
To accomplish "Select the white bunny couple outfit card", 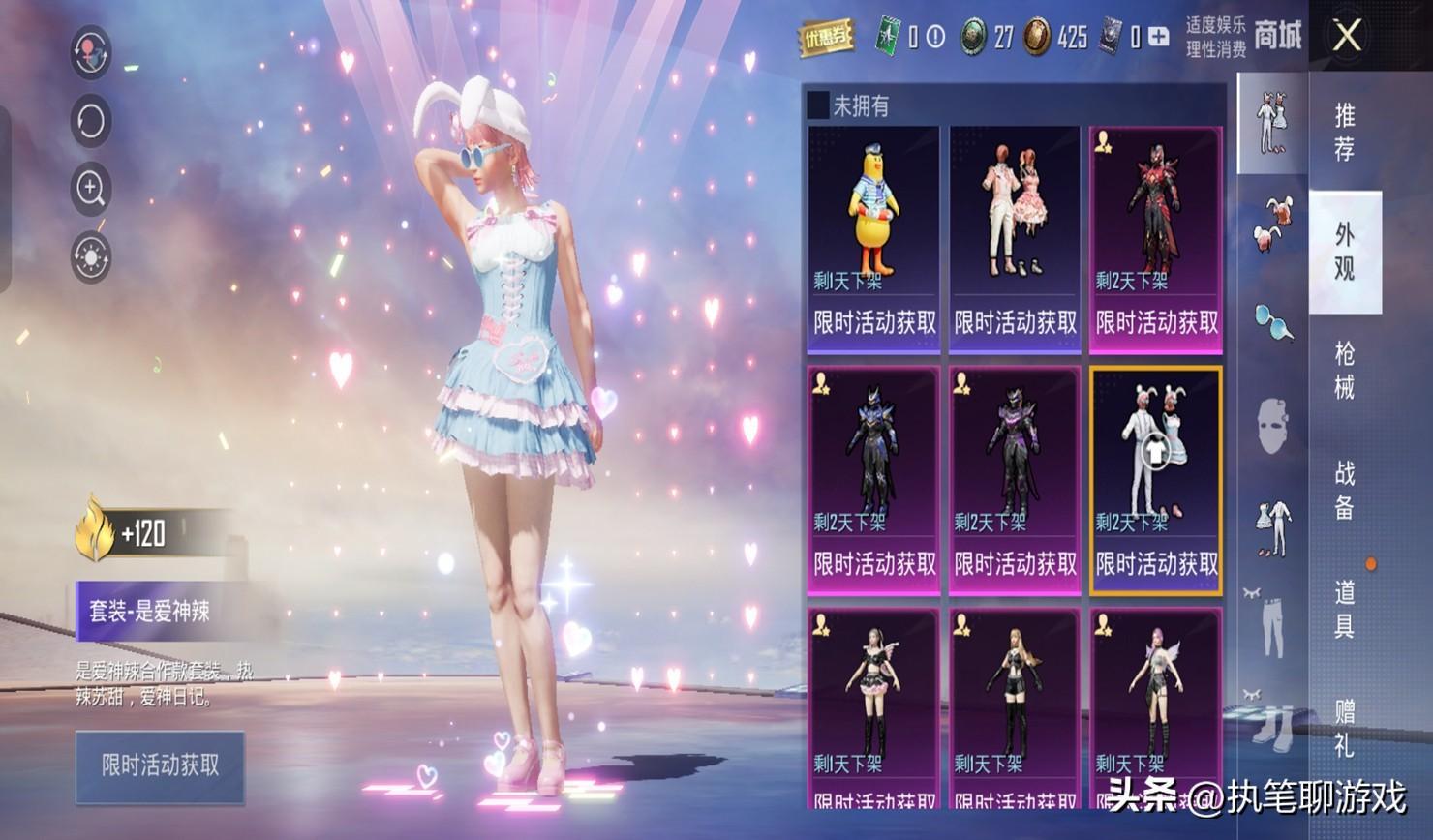I will point(1155,480).
